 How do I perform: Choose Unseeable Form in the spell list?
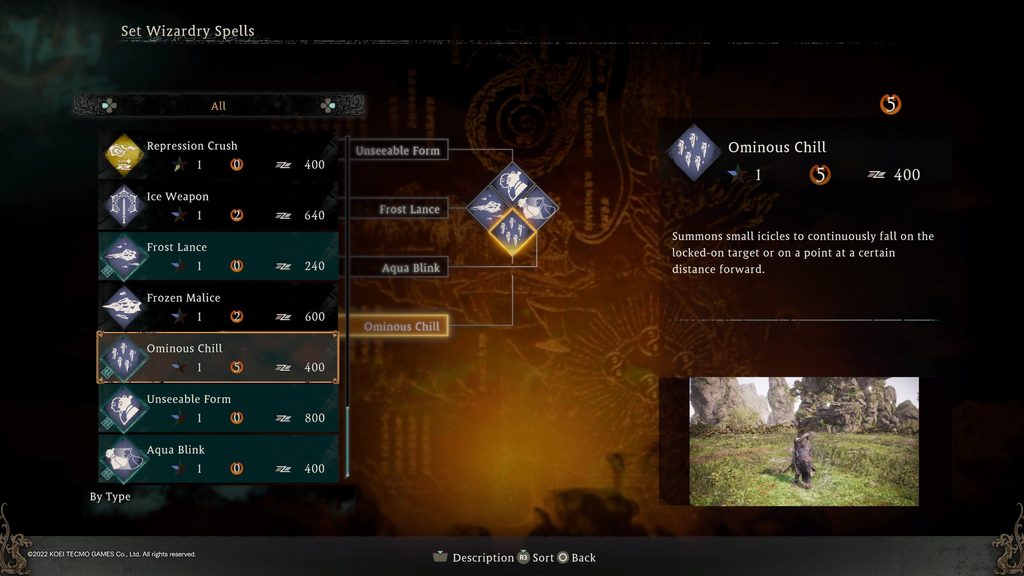pyautogui.click(x=218, y=408)
